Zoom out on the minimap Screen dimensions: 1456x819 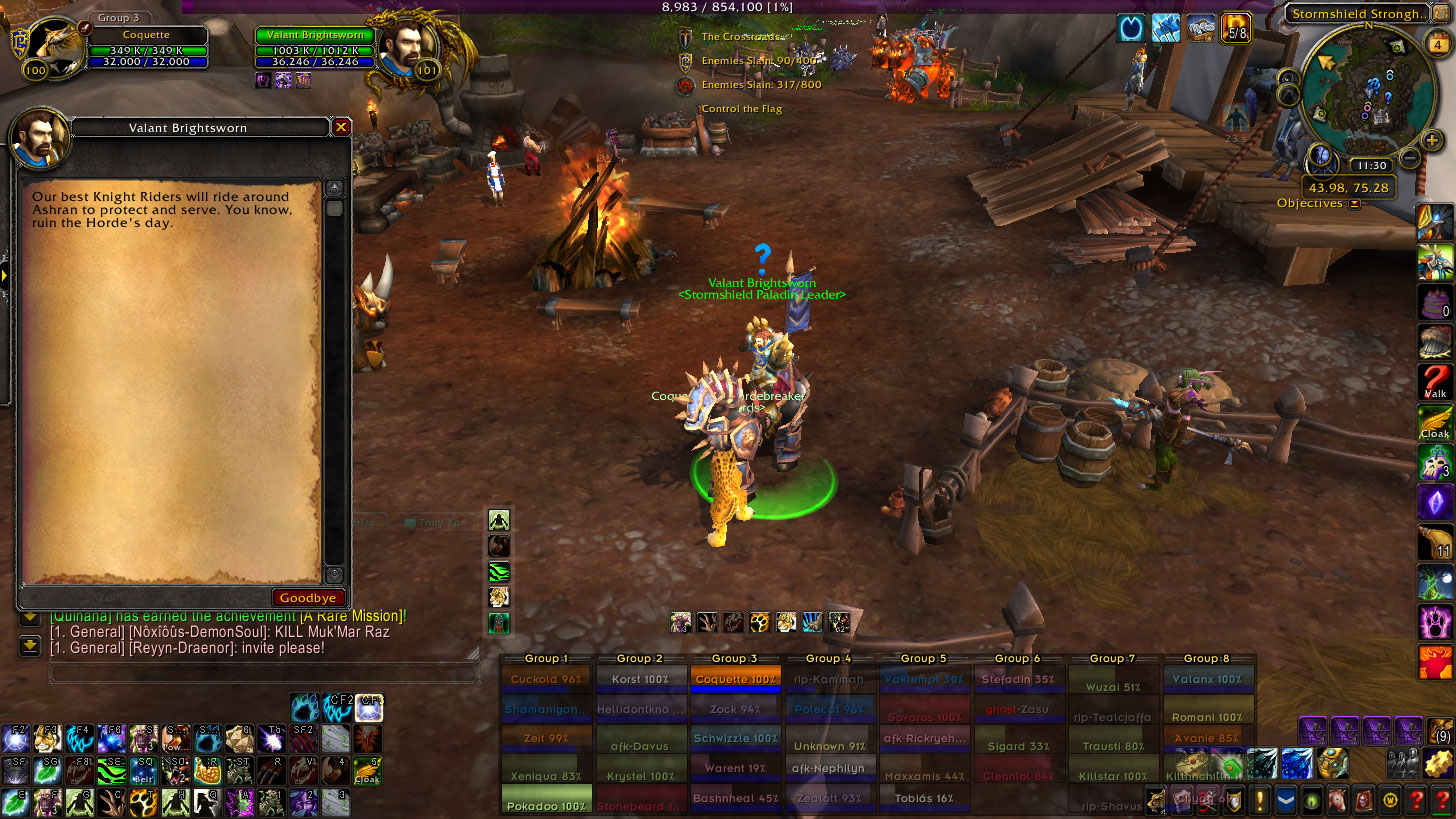(x=1409, y=158)
